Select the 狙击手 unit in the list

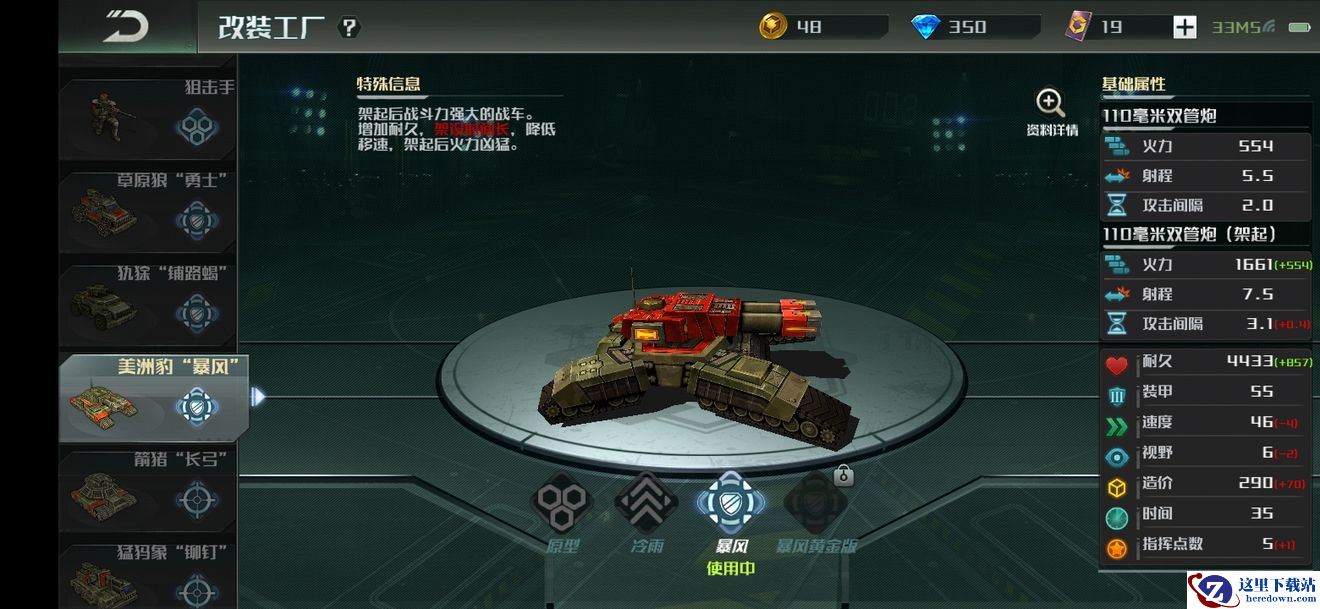(x=148, y=119)
